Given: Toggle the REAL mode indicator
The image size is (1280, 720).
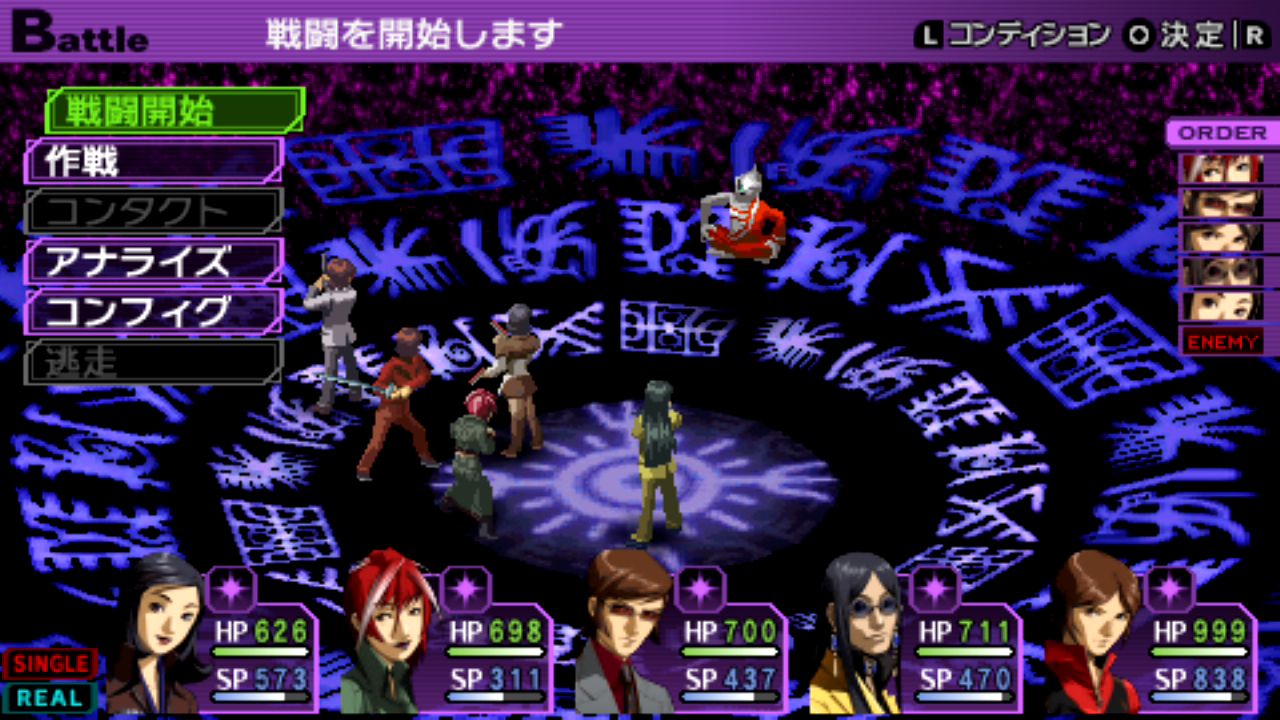Looking at the screenshot, I should [49, 697].
